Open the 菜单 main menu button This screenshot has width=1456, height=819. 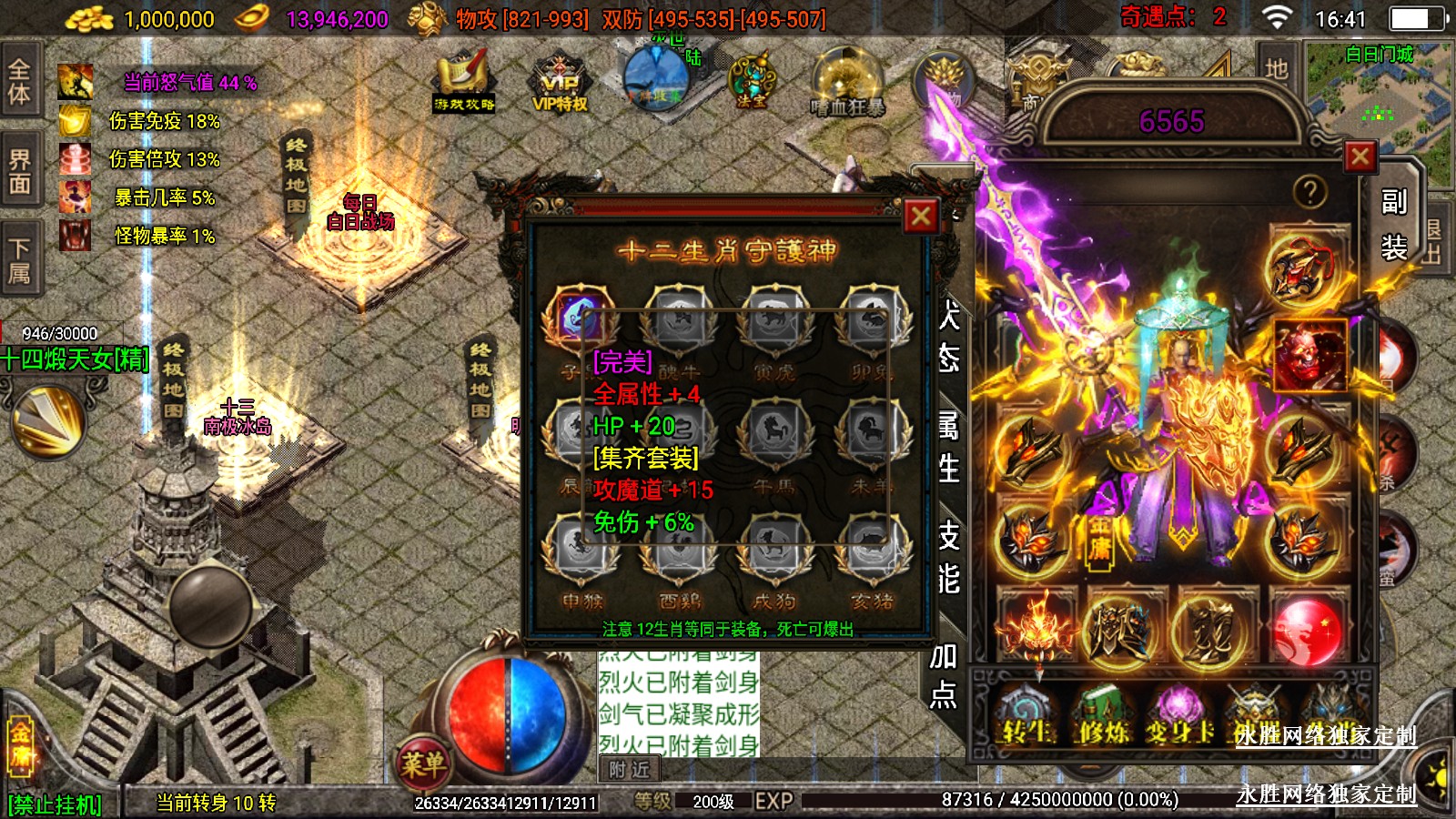click(423, 763)
